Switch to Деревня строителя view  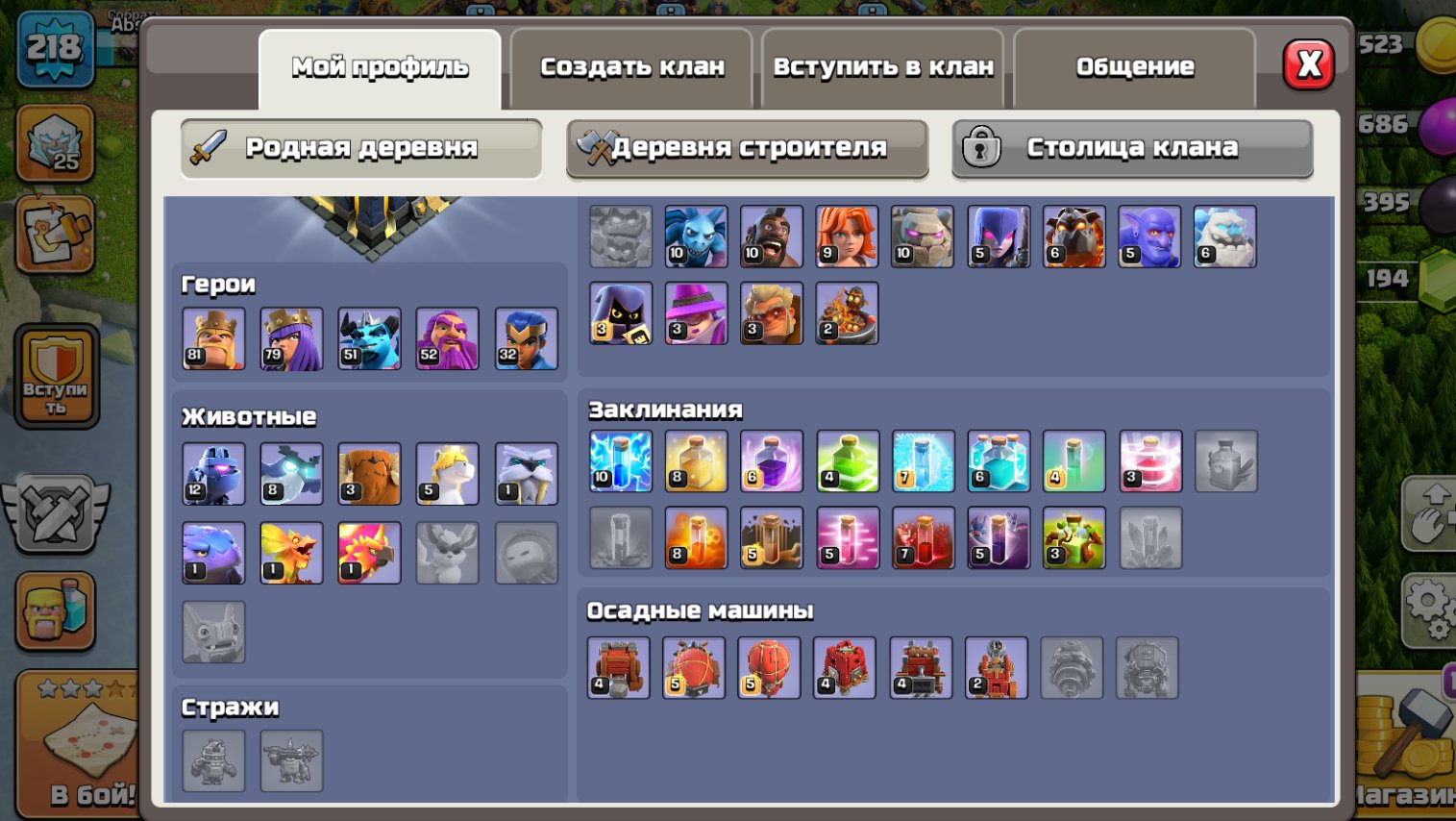click(748, 149)
